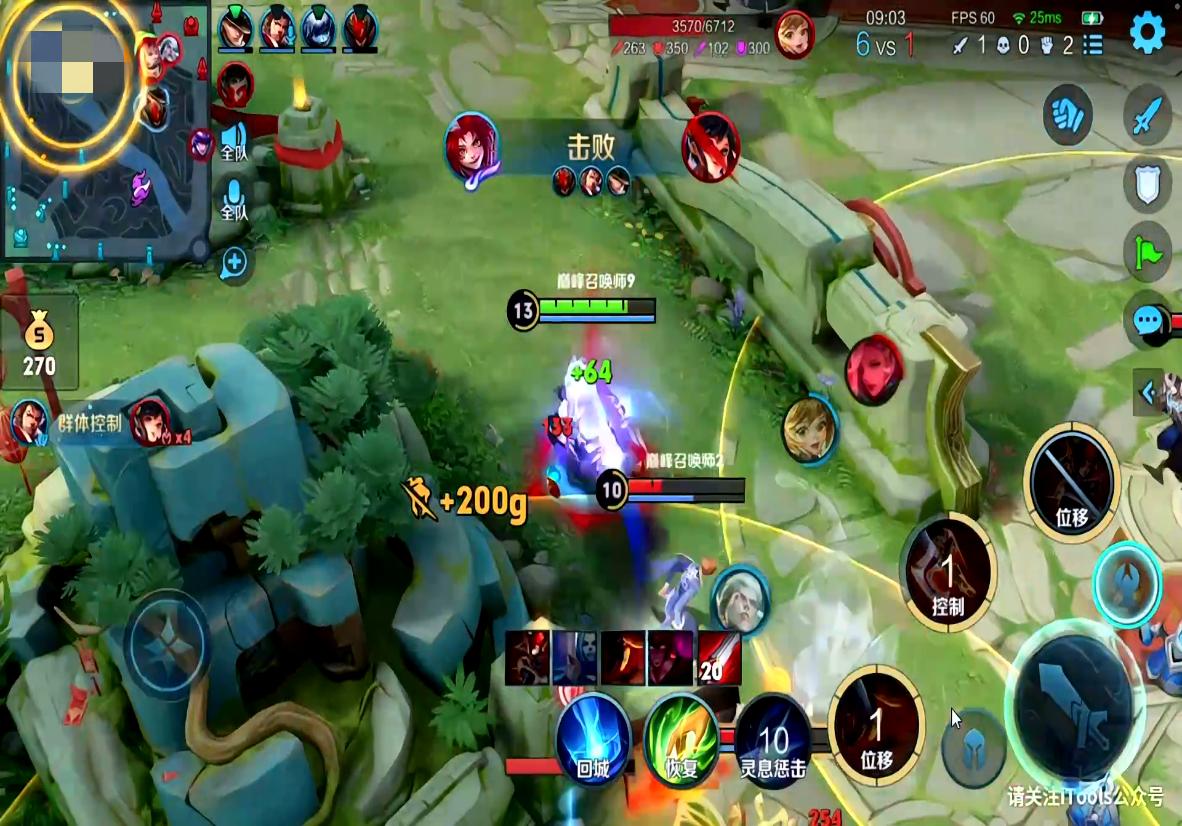Open the shop via the 270 gold icon
Viewport: 1182px width, 826px height.
39,342
